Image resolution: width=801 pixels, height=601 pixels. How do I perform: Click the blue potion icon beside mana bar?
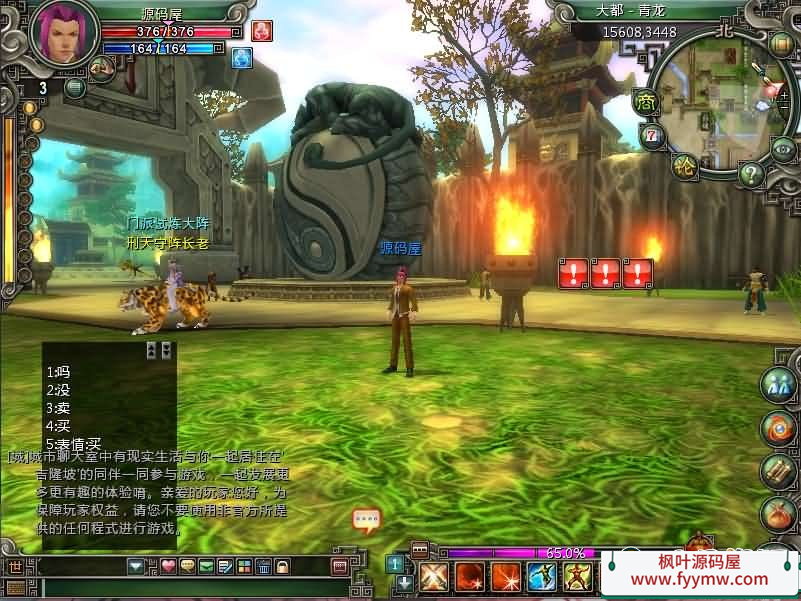click(x=241, y=57)
